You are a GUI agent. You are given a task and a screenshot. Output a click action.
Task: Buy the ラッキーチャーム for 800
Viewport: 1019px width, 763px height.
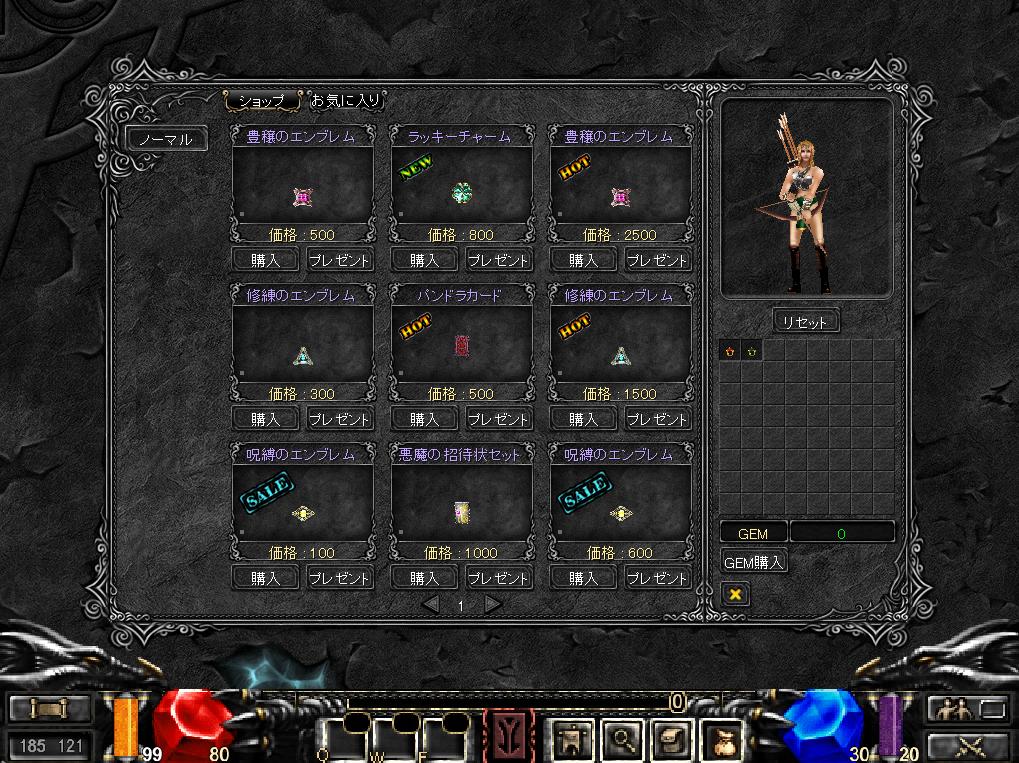424,260
